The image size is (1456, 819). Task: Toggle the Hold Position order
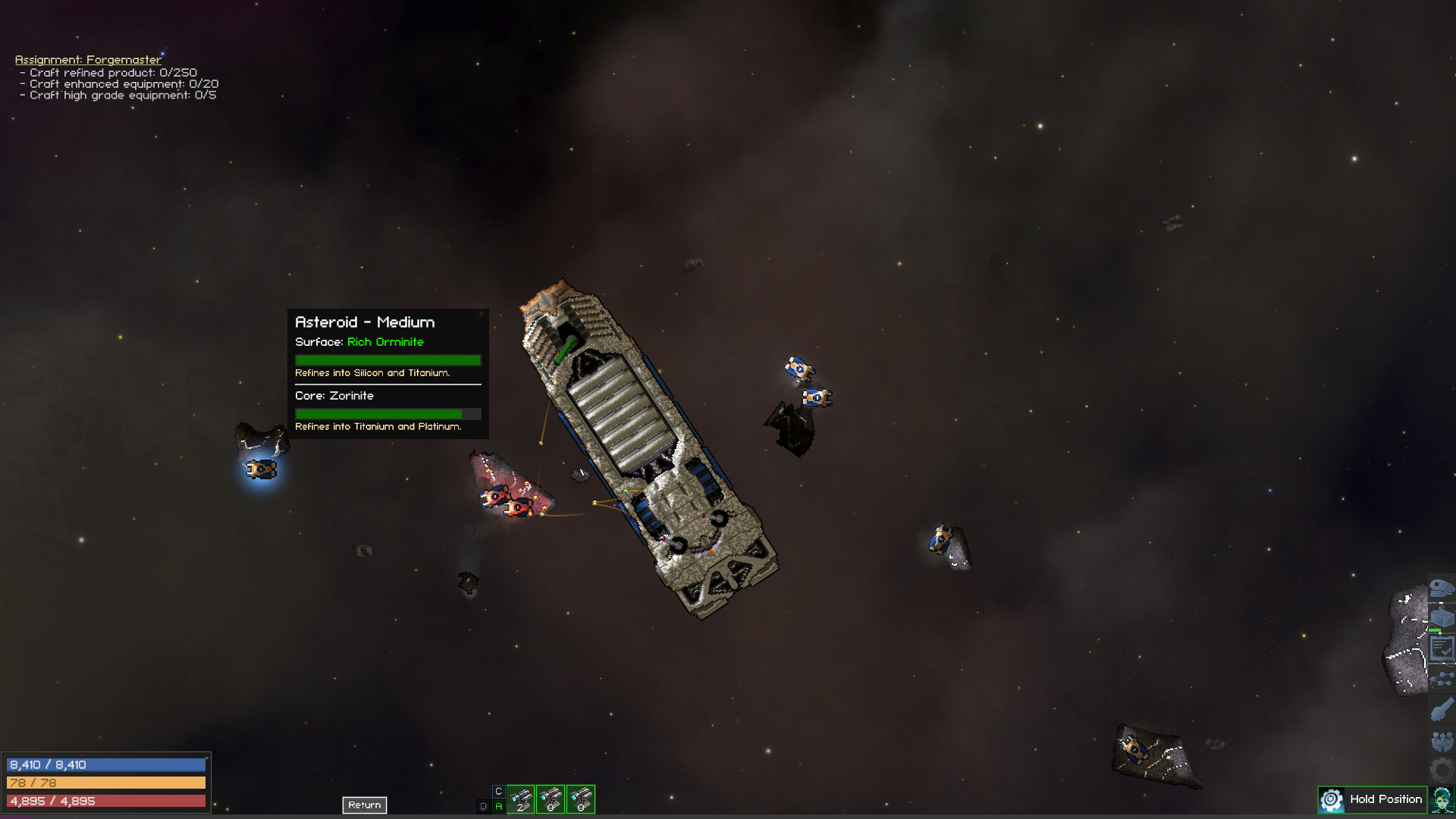point(1373,799)
